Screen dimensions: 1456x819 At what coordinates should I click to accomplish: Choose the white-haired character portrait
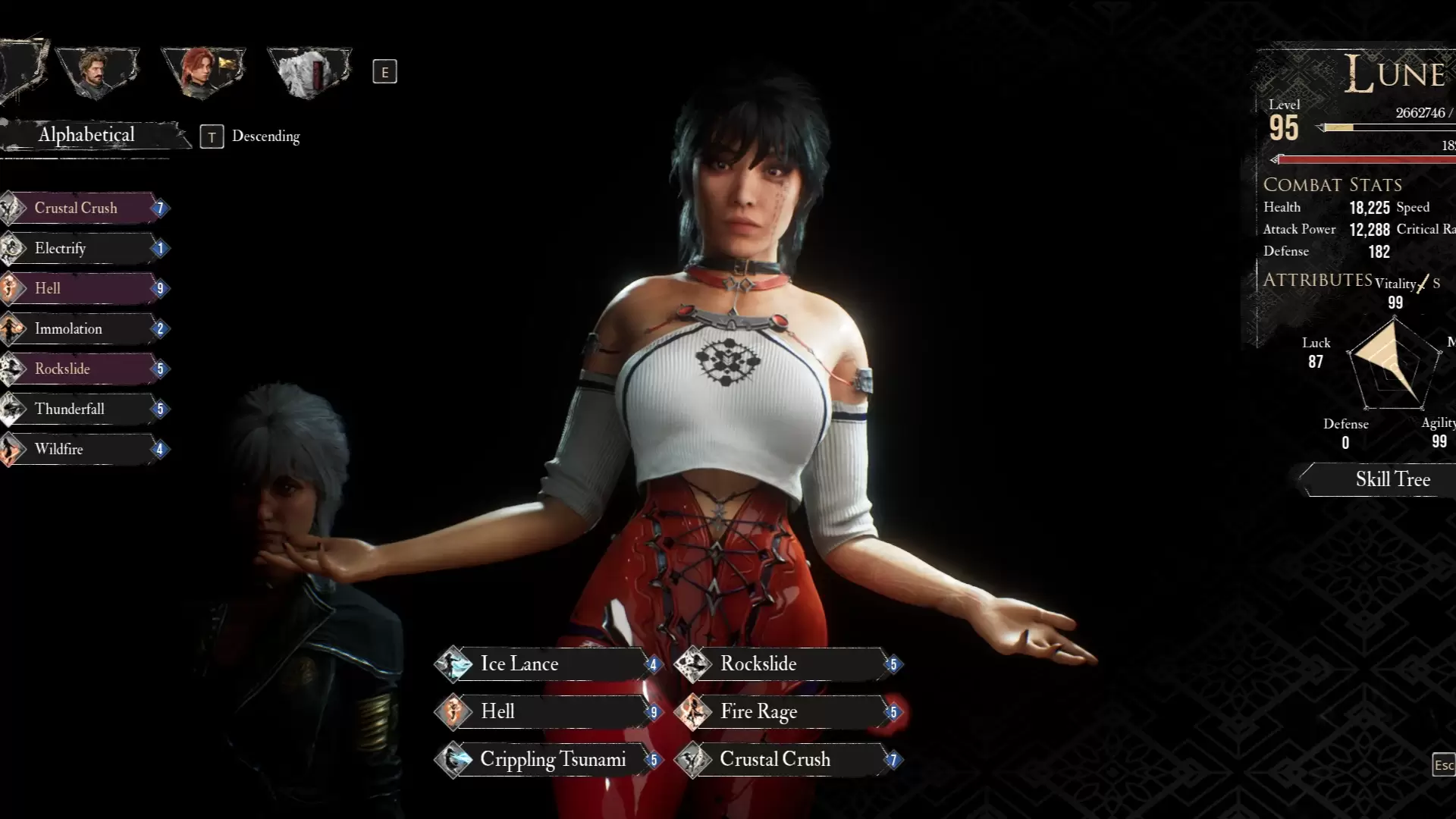[309, 71]
